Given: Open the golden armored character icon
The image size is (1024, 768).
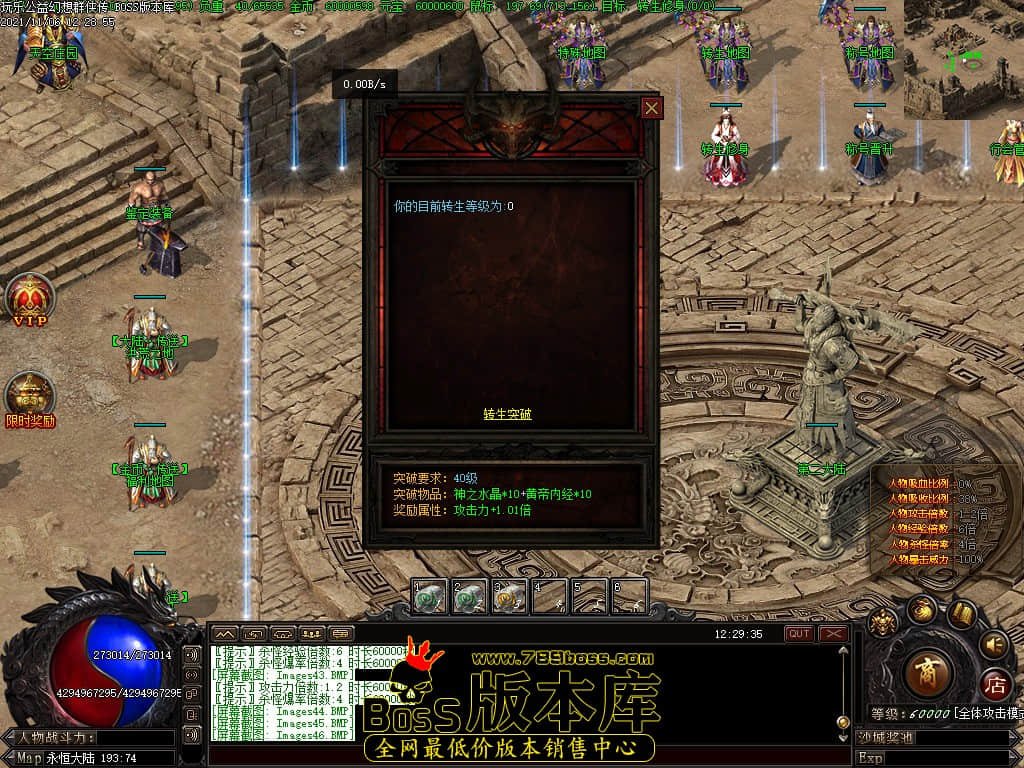Looking at the screenshot, I should point(883,623).
